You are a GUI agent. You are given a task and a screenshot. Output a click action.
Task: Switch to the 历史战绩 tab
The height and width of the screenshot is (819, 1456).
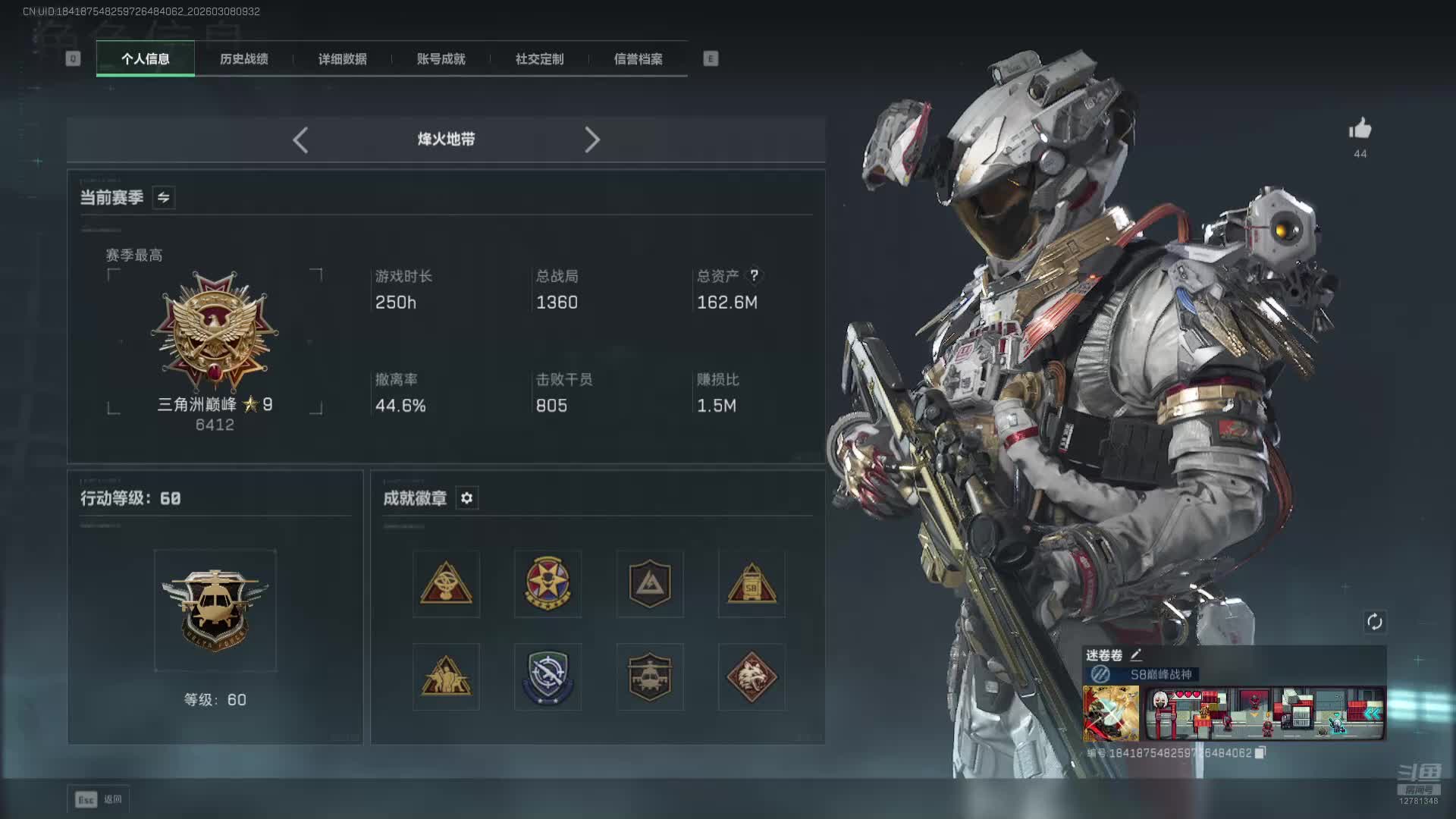tap(243, 59)
